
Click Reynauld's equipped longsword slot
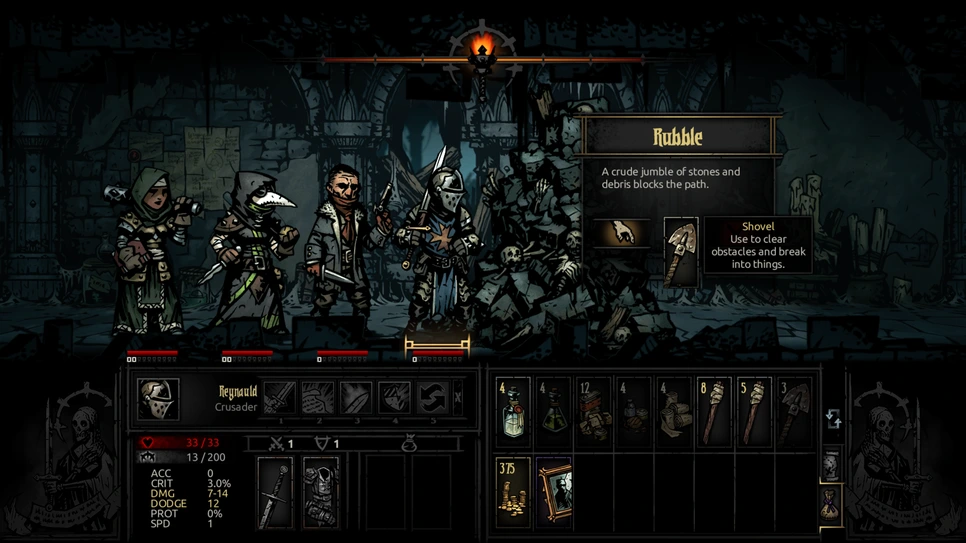coord(275,492)
